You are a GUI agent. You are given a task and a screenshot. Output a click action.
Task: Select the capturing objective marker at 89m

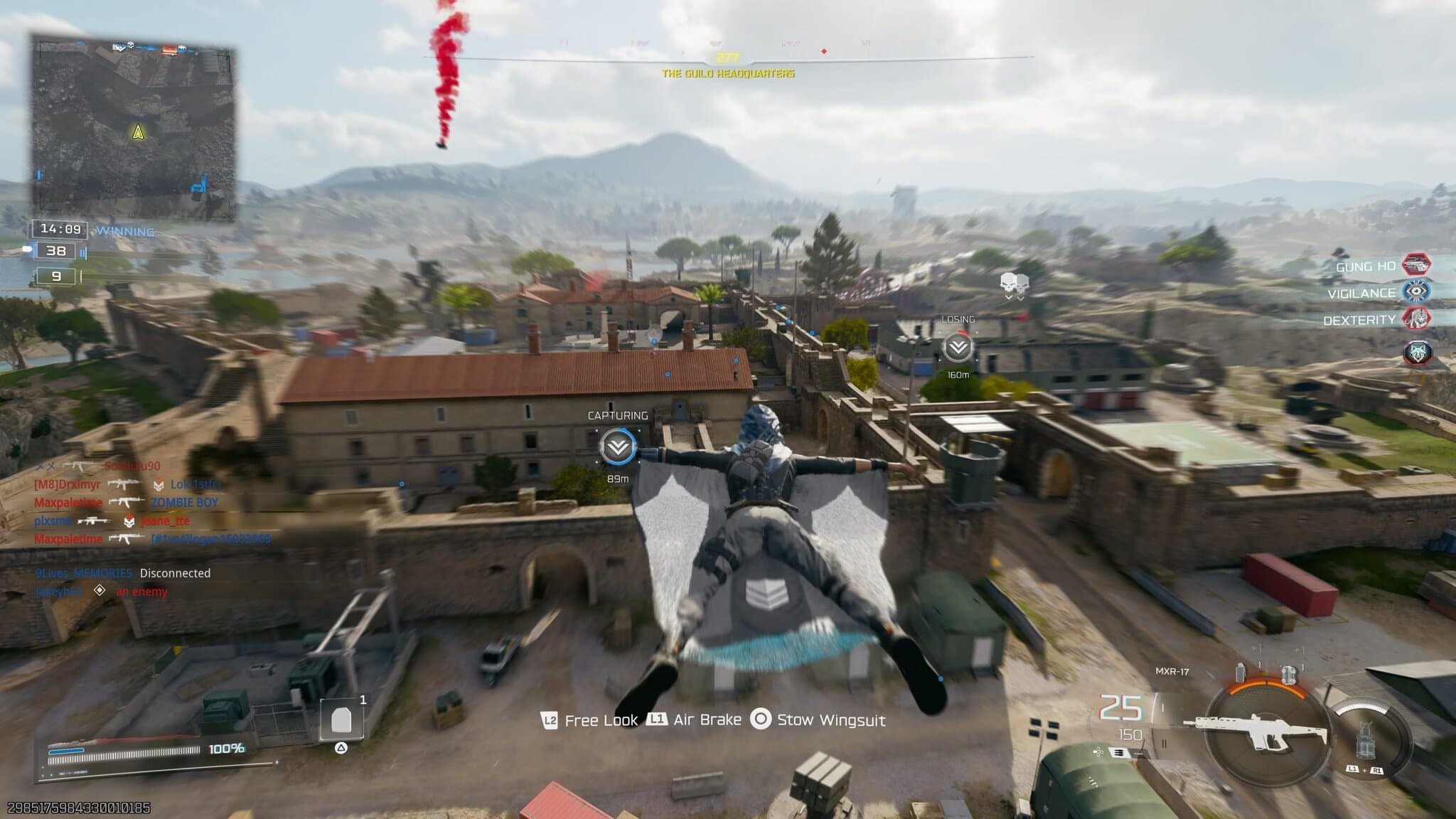[617, 447]
